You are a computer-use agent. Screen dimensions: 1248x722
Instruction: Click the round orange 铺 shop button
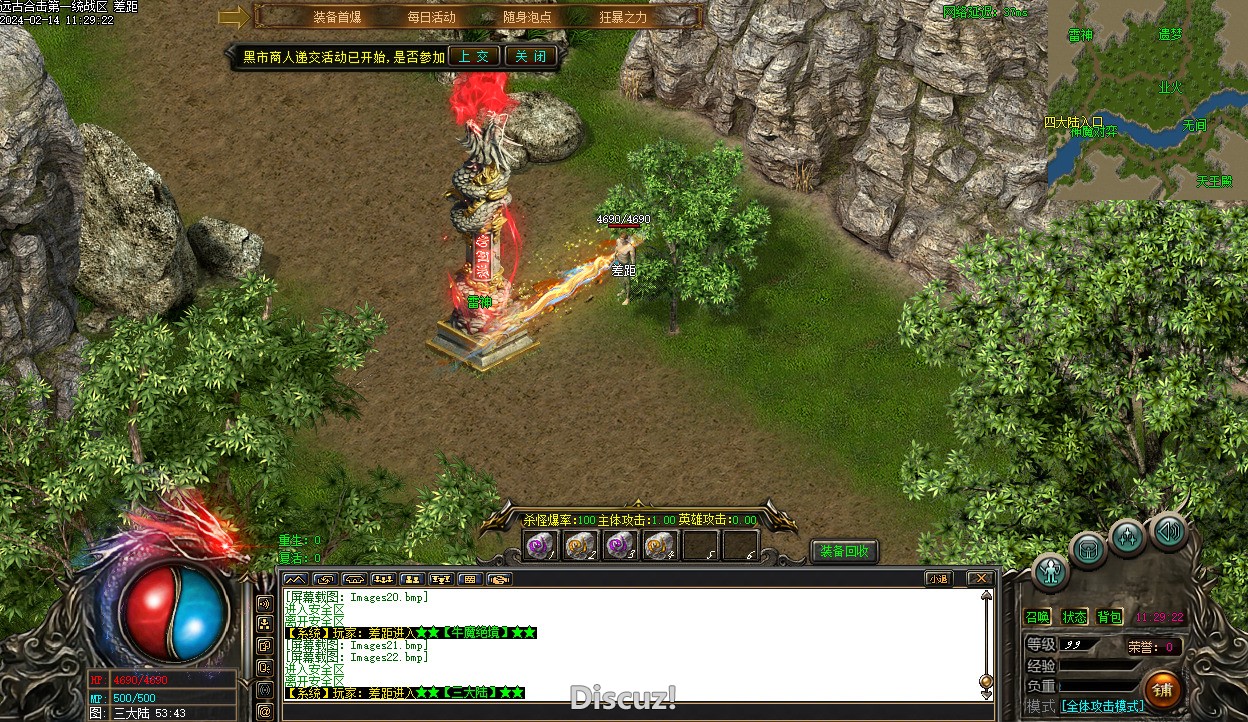1162,689
